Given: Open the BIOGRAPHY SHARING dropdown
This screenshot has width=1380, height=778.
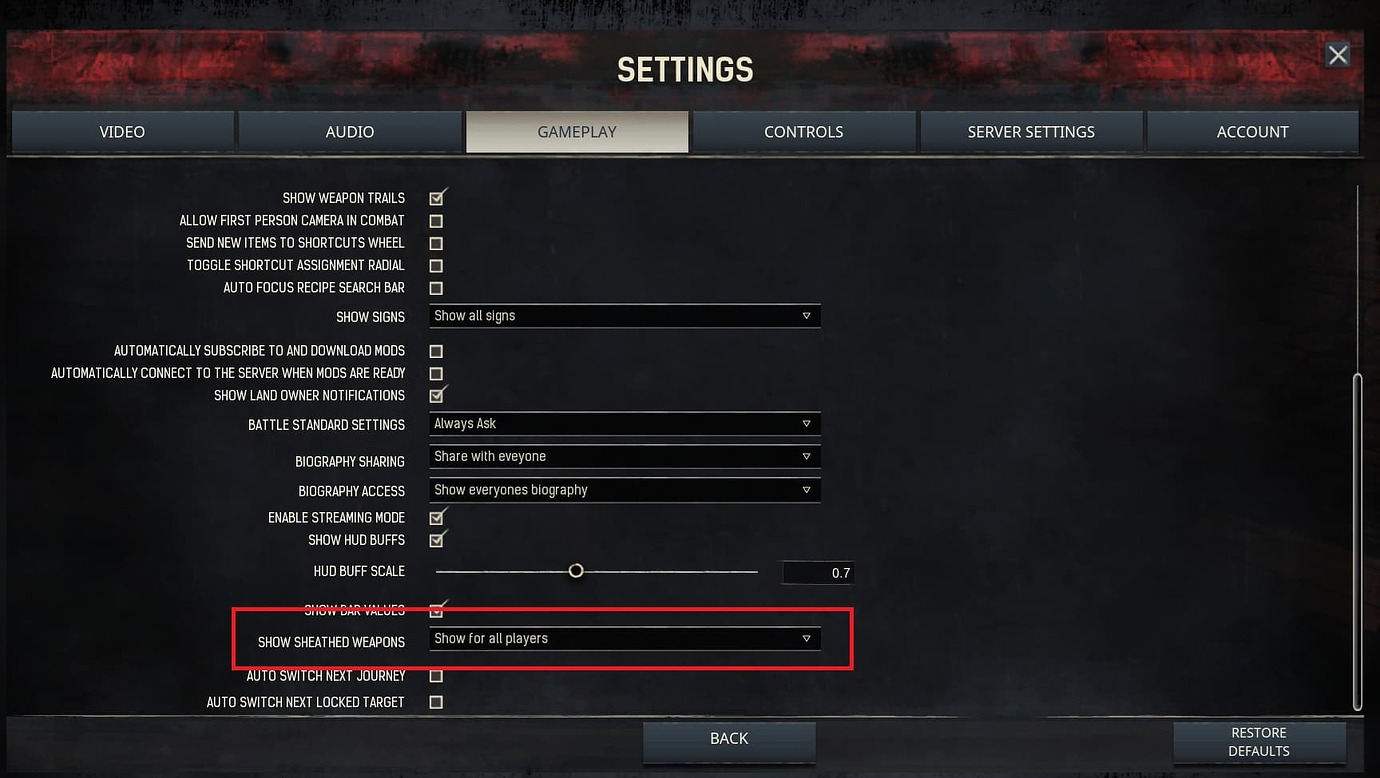Looking at the screenshot, I should pyautogui.click(x=625, y=456).
